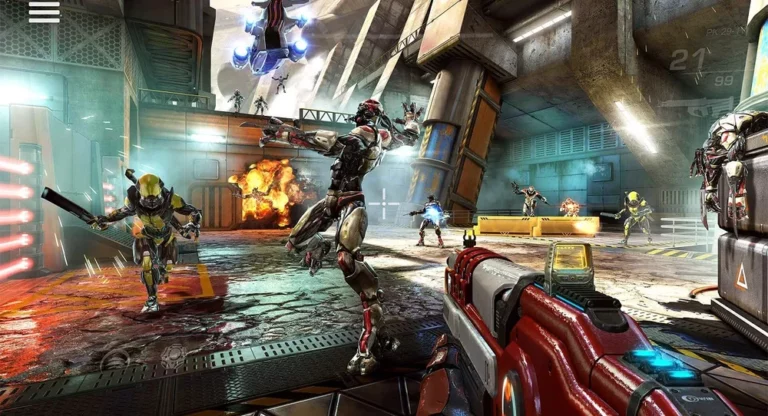Viewport: 768px width, 416px height.
Task: Open the hamburger menu icon
Action: click(x=44, y=12)
